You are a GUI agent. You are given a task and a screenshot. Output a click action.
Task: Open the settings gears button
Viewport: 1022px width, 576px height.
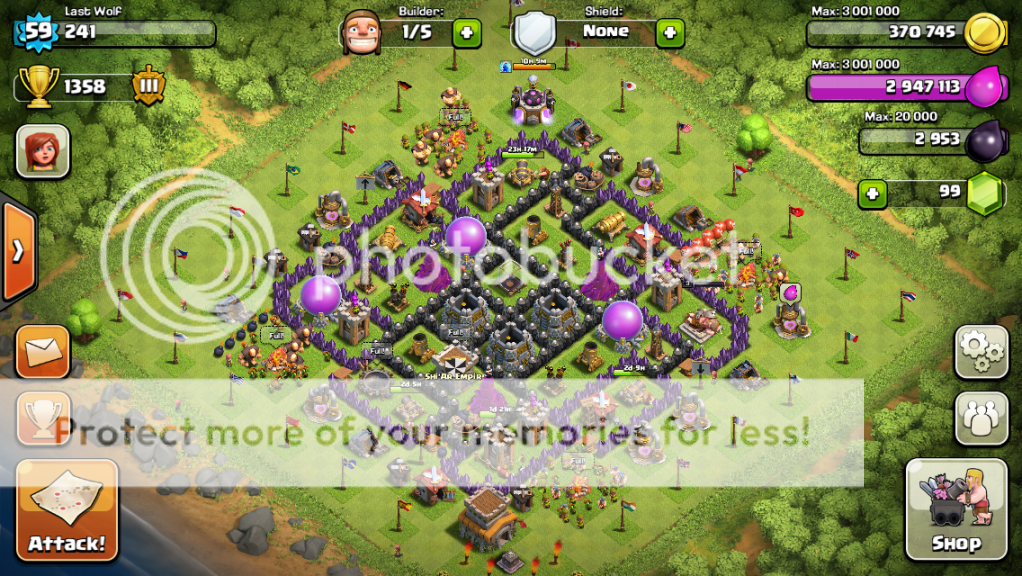[x=981, y=352]
